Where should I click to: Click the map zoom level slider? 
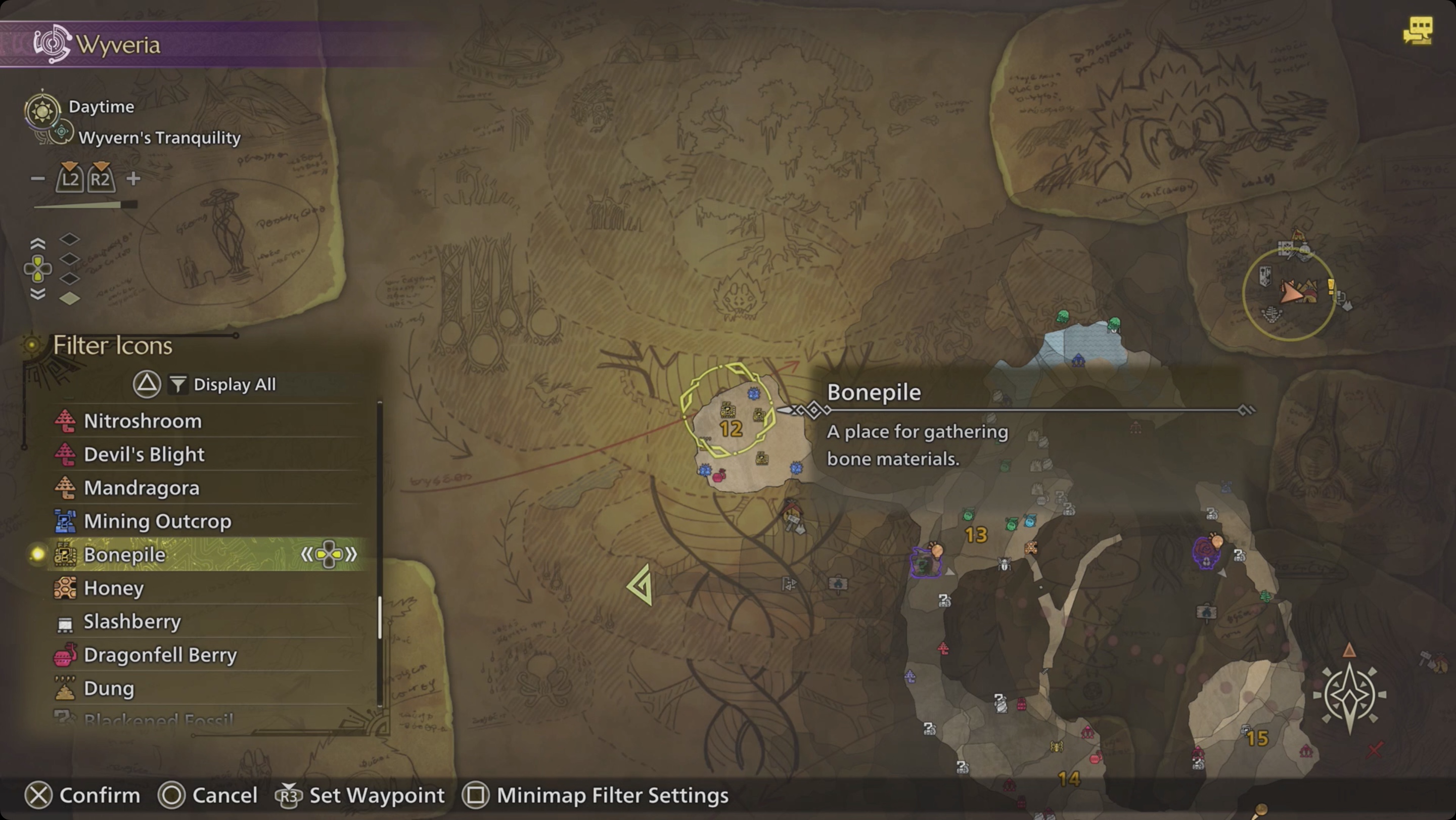(85, 205)
